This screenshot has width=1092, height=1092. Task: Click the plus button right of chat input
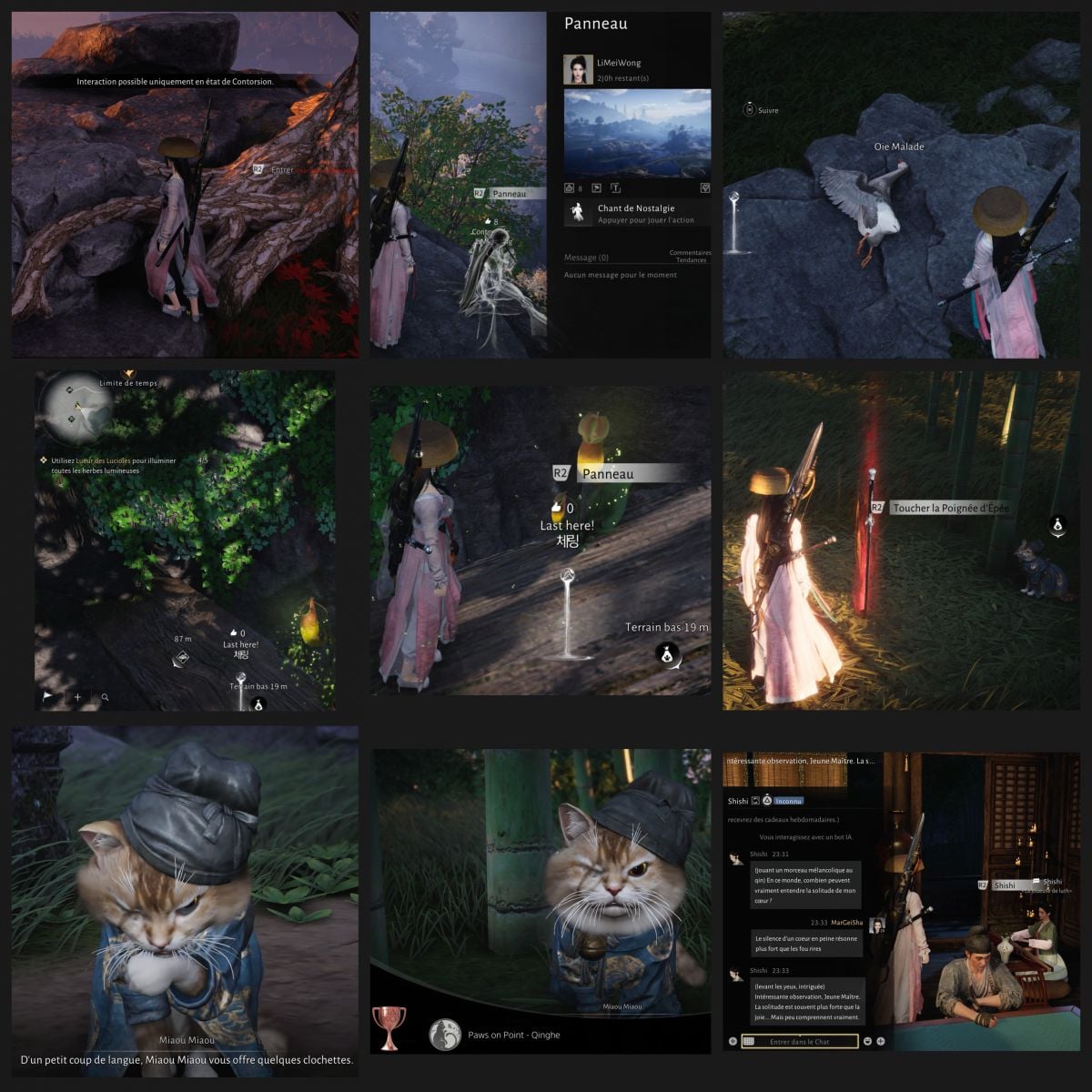pos(881,1041)
